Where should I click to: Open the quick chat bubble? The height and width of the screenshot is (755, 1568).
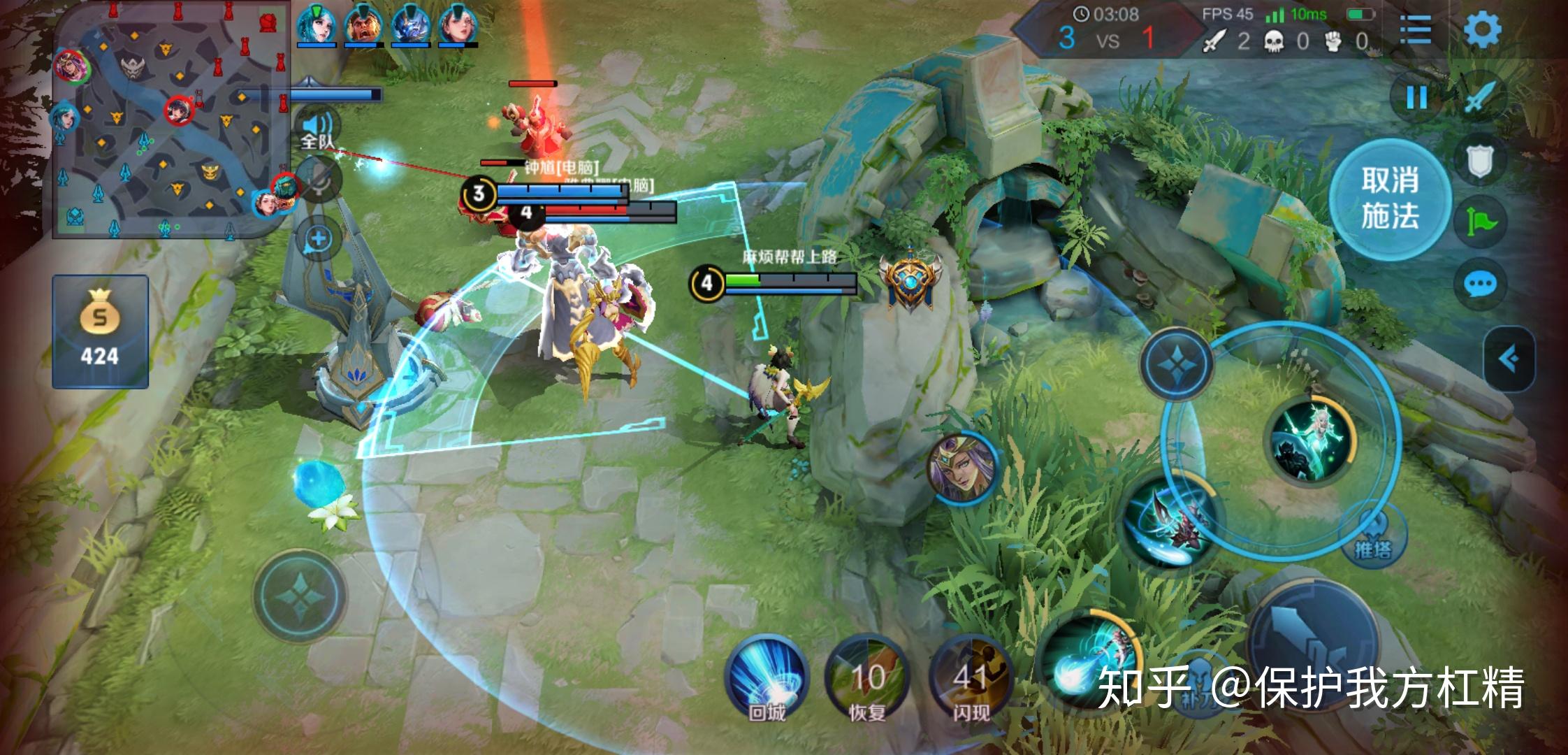pyautogui.click(x=1480, y=284)
